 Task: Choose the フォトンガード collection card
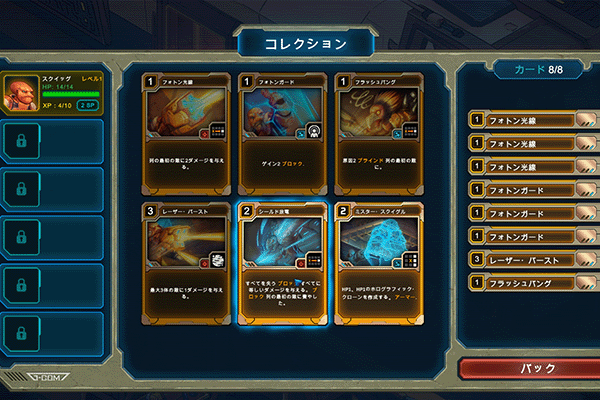(281, 132)
